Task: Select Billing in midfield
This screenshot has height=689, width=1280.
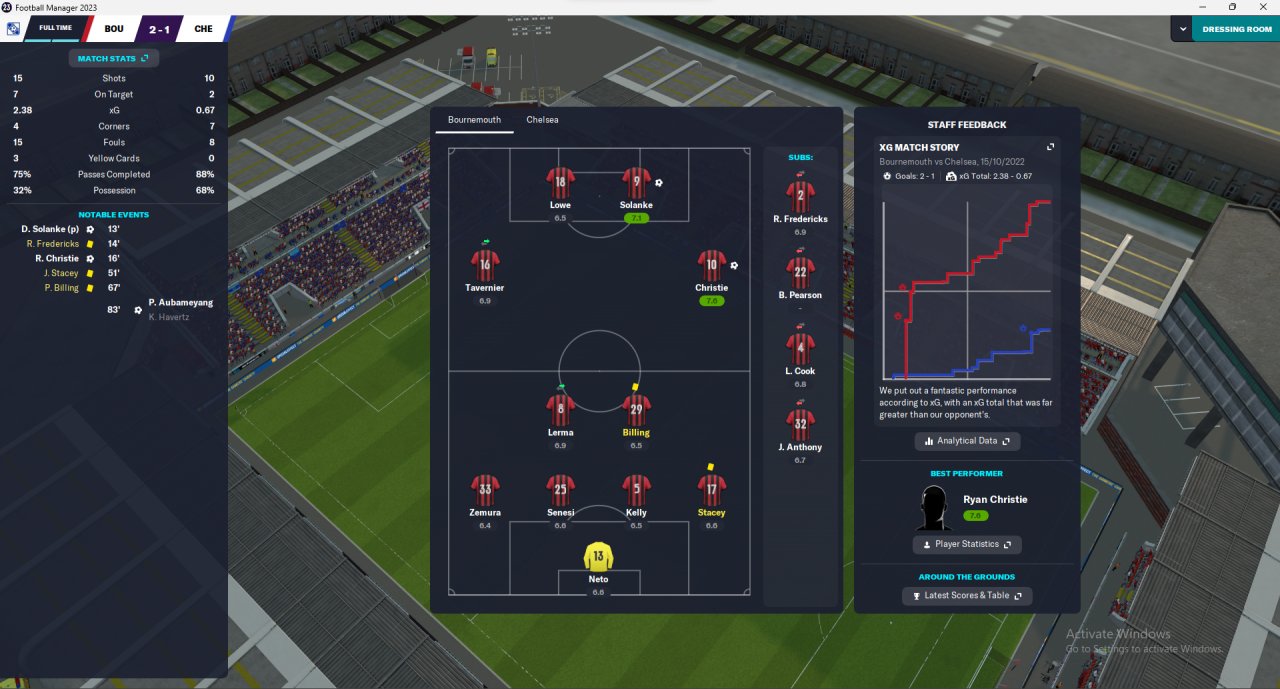Action: point(636,411)
